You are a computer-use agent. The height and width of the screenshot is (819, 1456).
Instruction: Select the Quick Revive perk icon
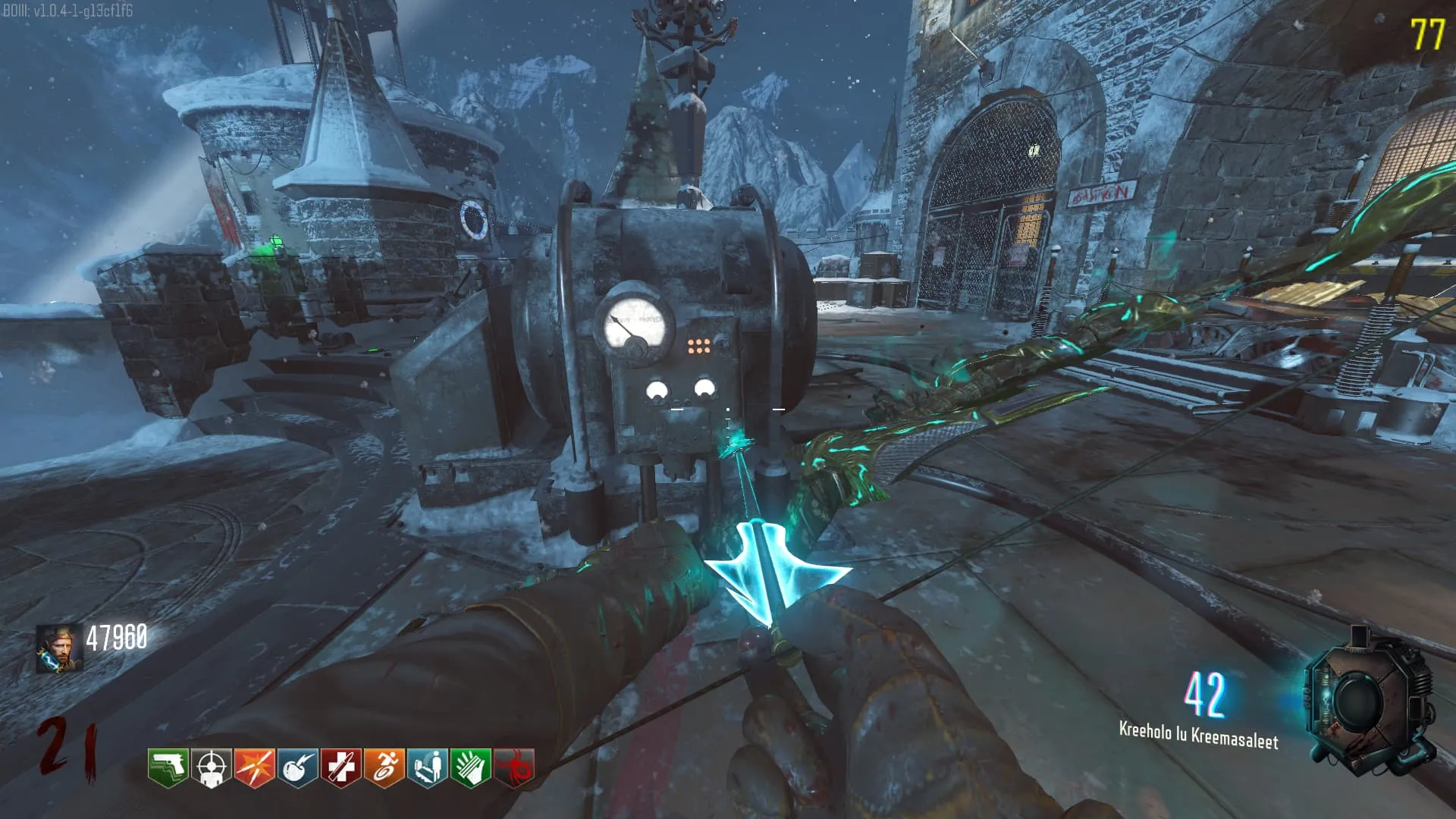tap(427, 768)
